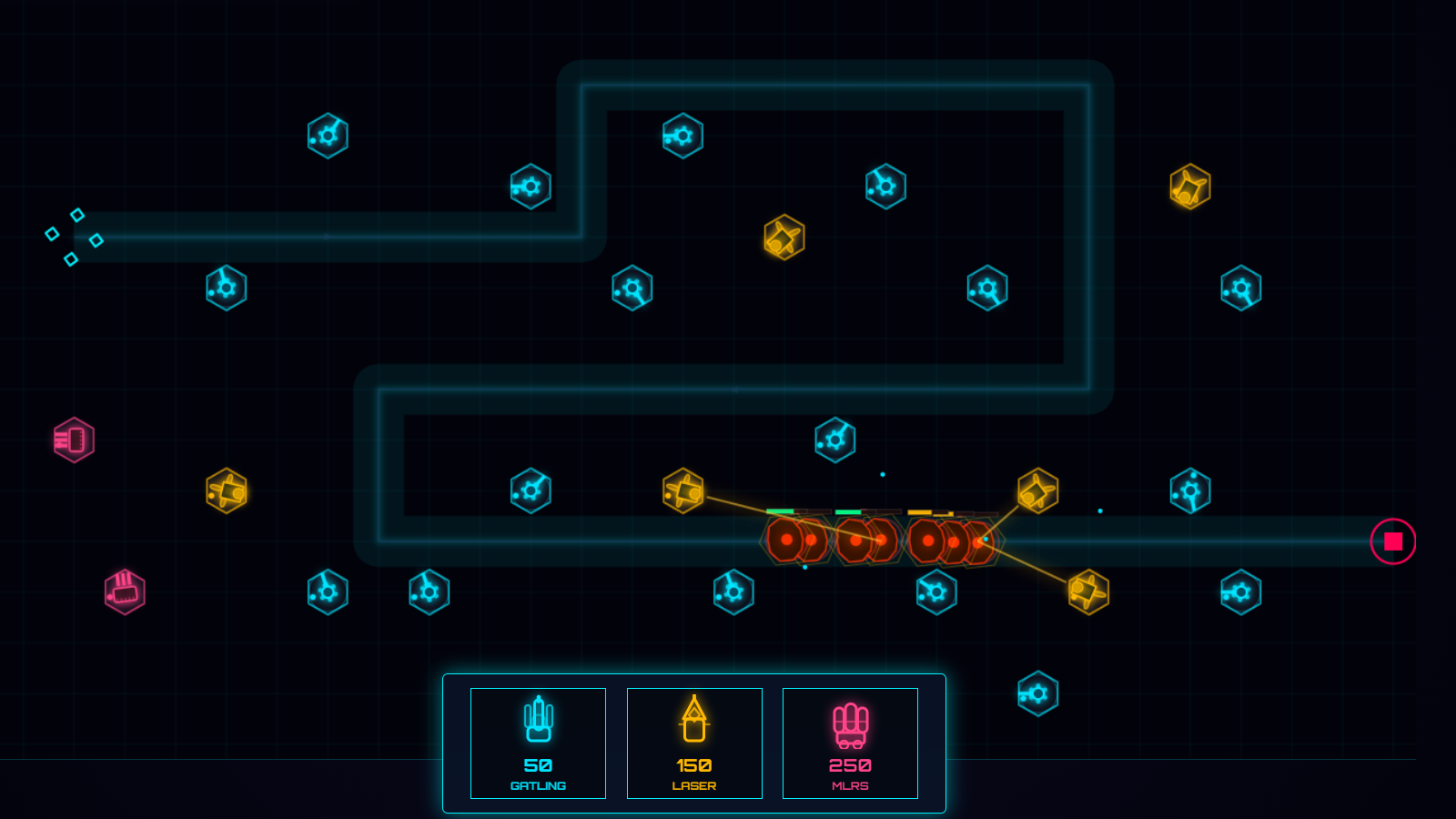Viewport: 1456px width, 819px height.
Task: Select the Laser tower icon in the shop panel
Action: coord(694,719)
